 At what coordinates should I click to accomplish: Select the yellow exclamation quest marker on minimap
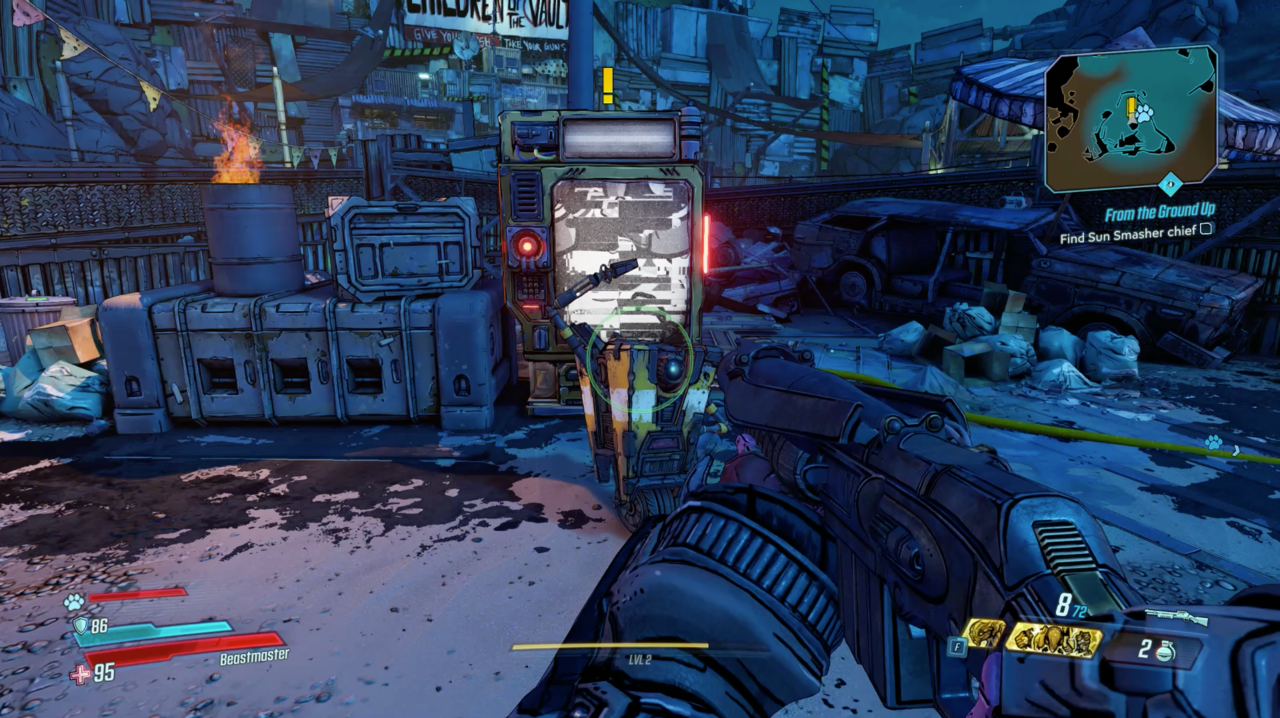pos(1131,108)
